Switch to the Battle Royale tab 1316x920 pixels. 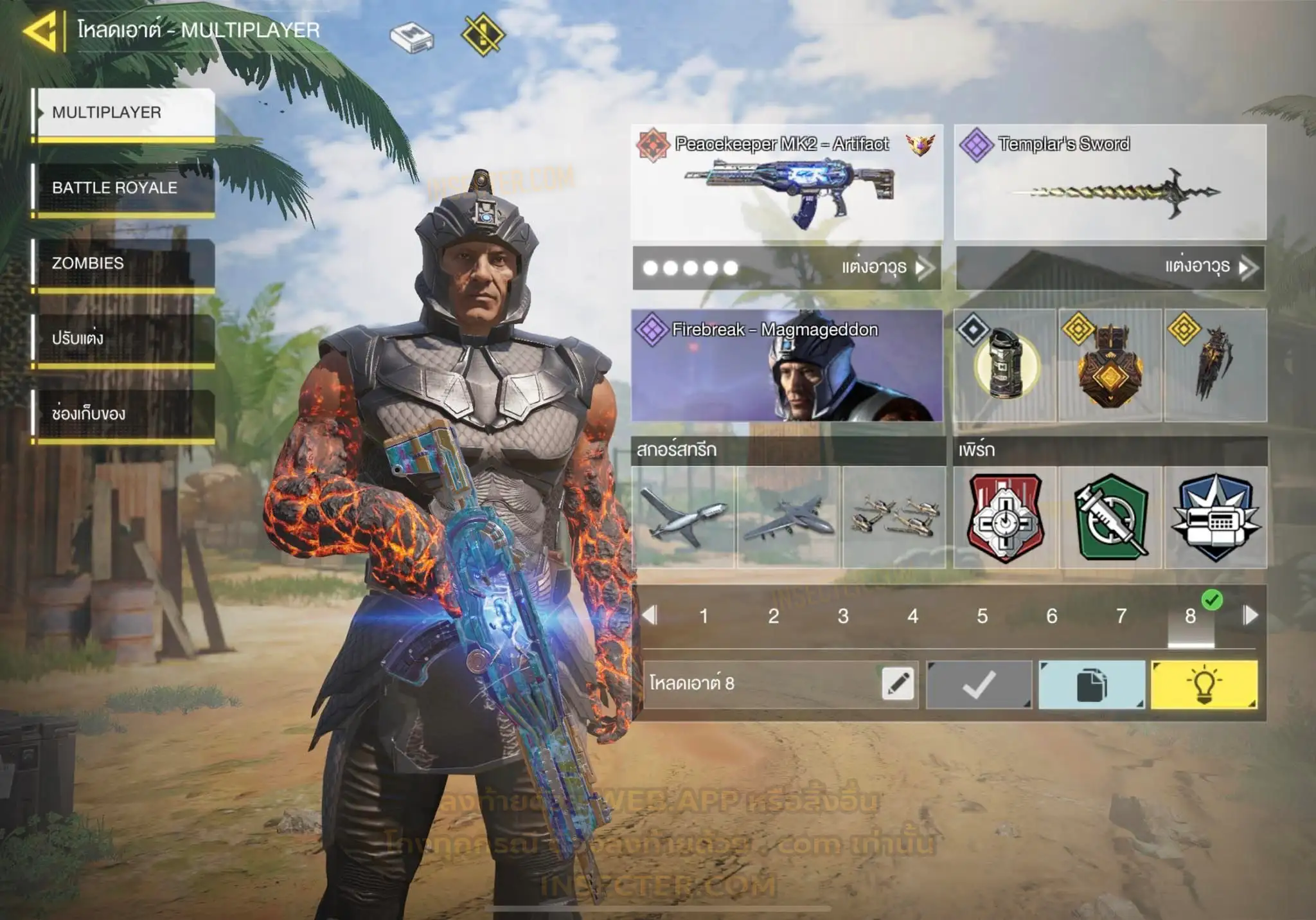click(x=123, y=188)
